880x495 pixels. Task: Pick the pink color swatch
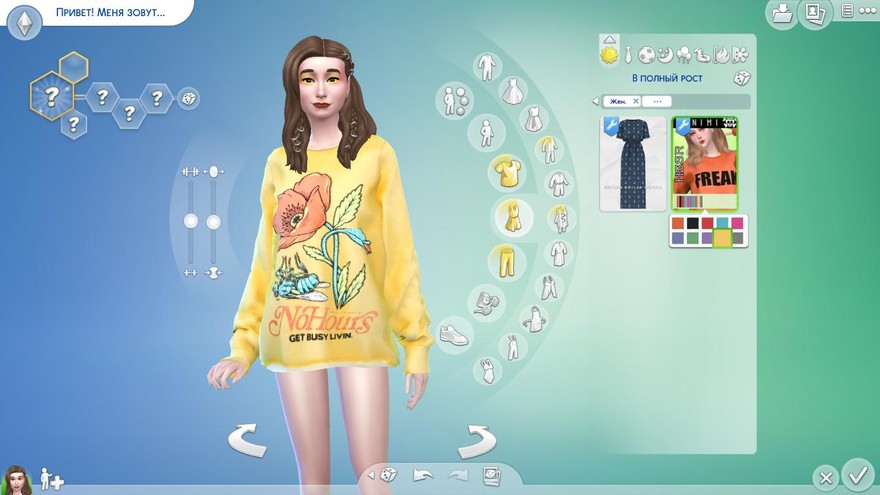[736, 223]
